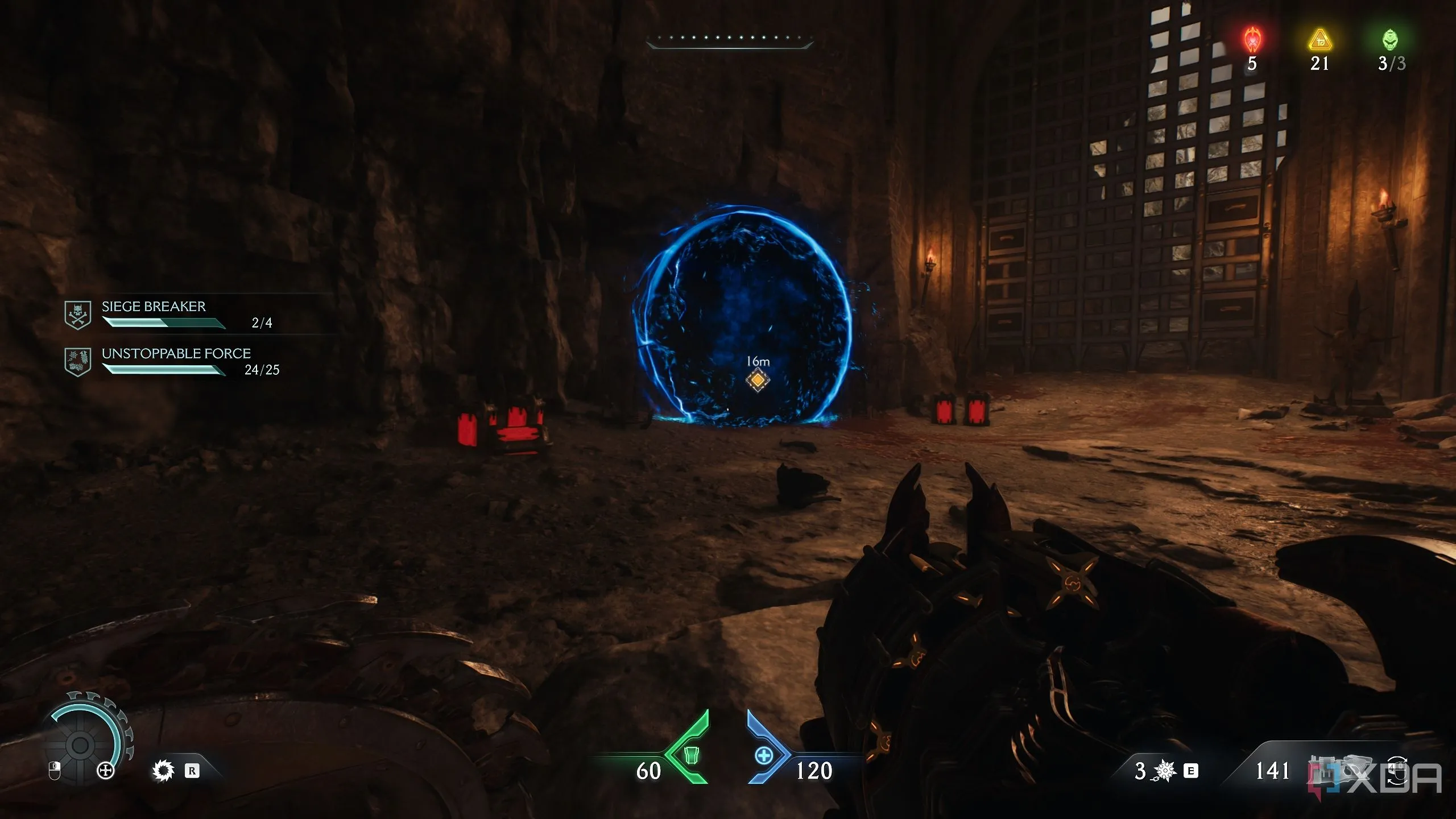
Task: Activate the spinning saw blade ability icon
Action: click(x=163, y=771)
